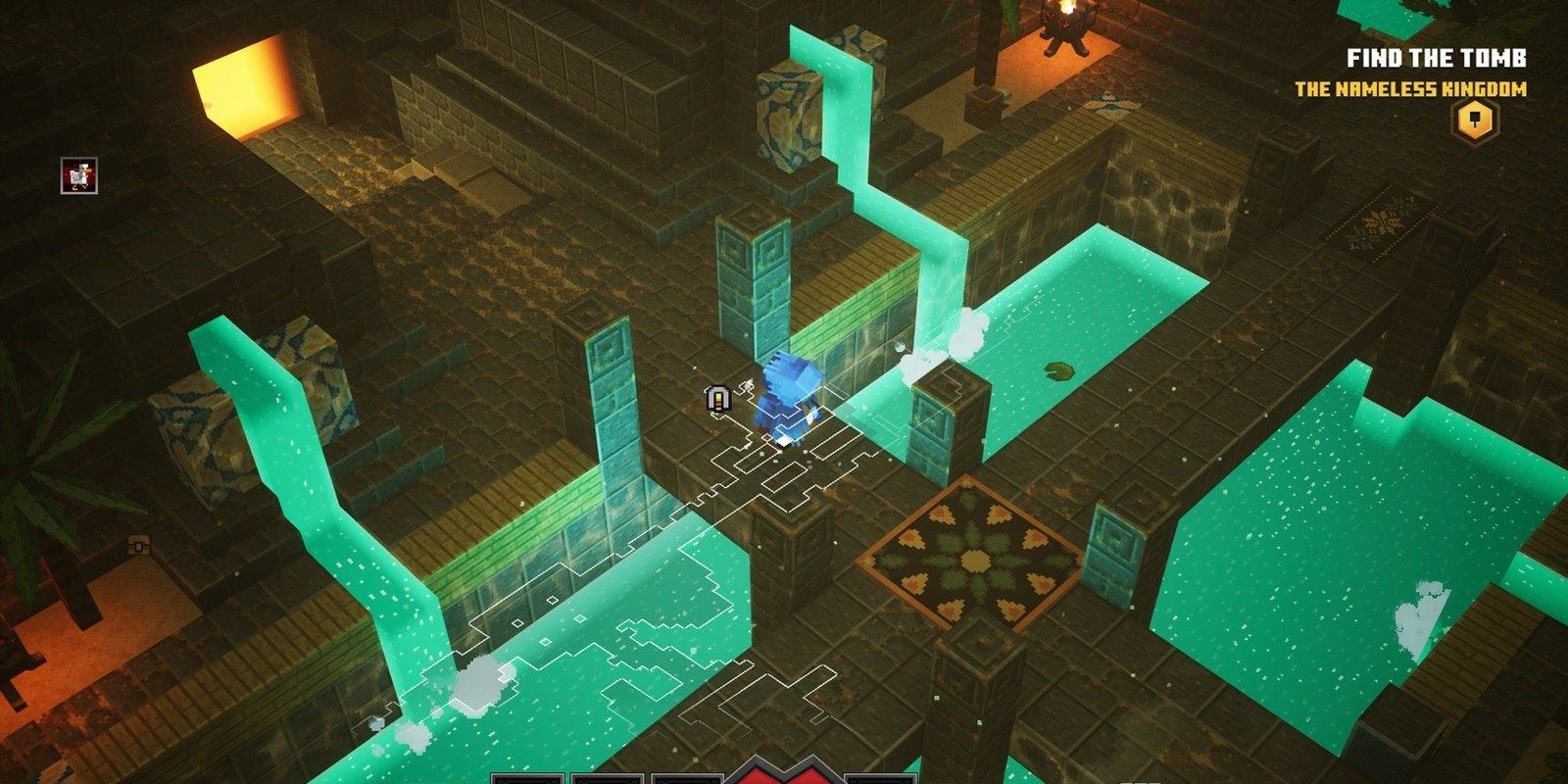Select the chicken pet status icon
The height and width of the screenshot is (784, 1568).
coord(79,175)
